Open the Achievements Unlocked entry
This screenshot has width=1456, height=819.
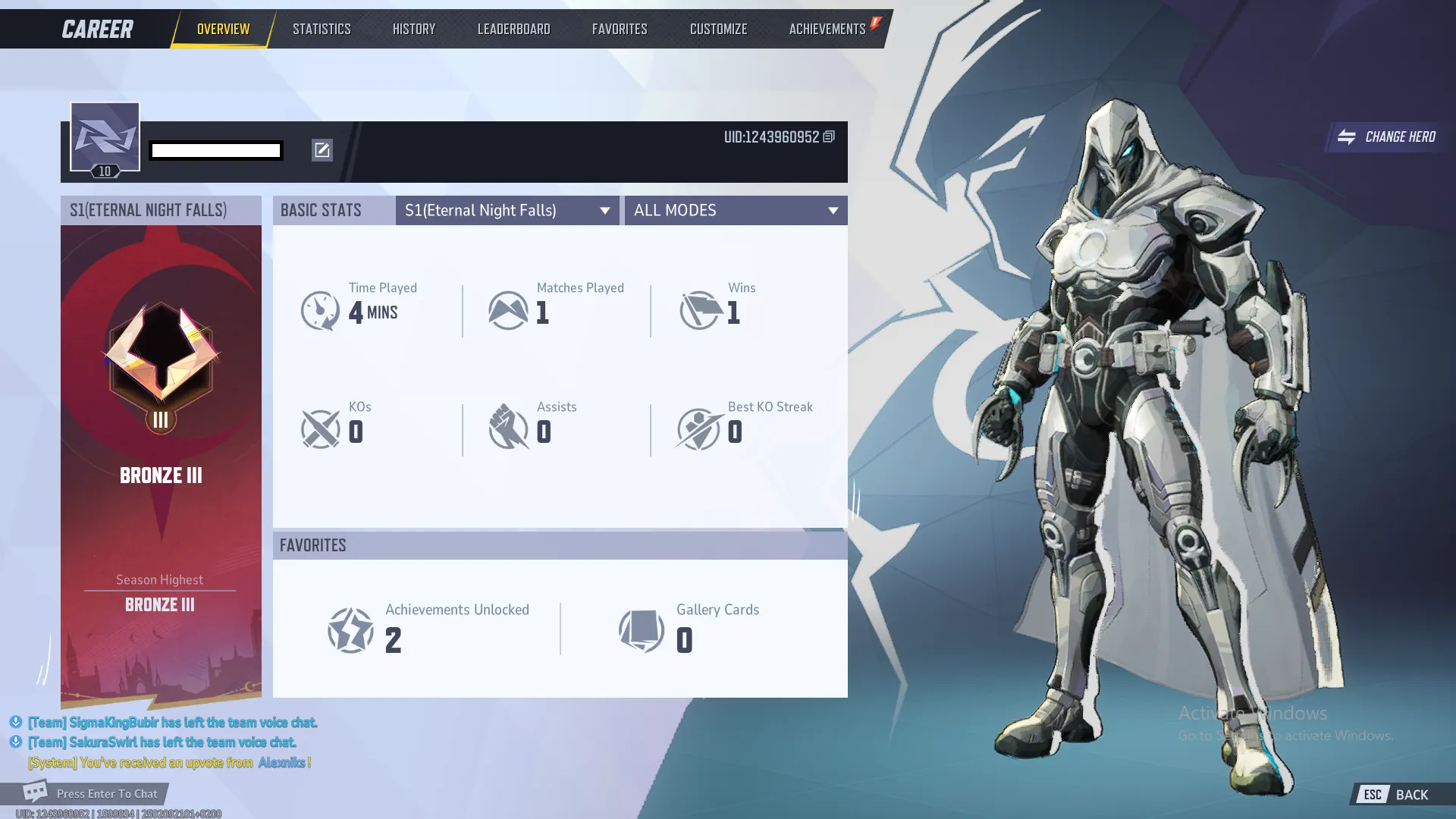click(428, 629)
